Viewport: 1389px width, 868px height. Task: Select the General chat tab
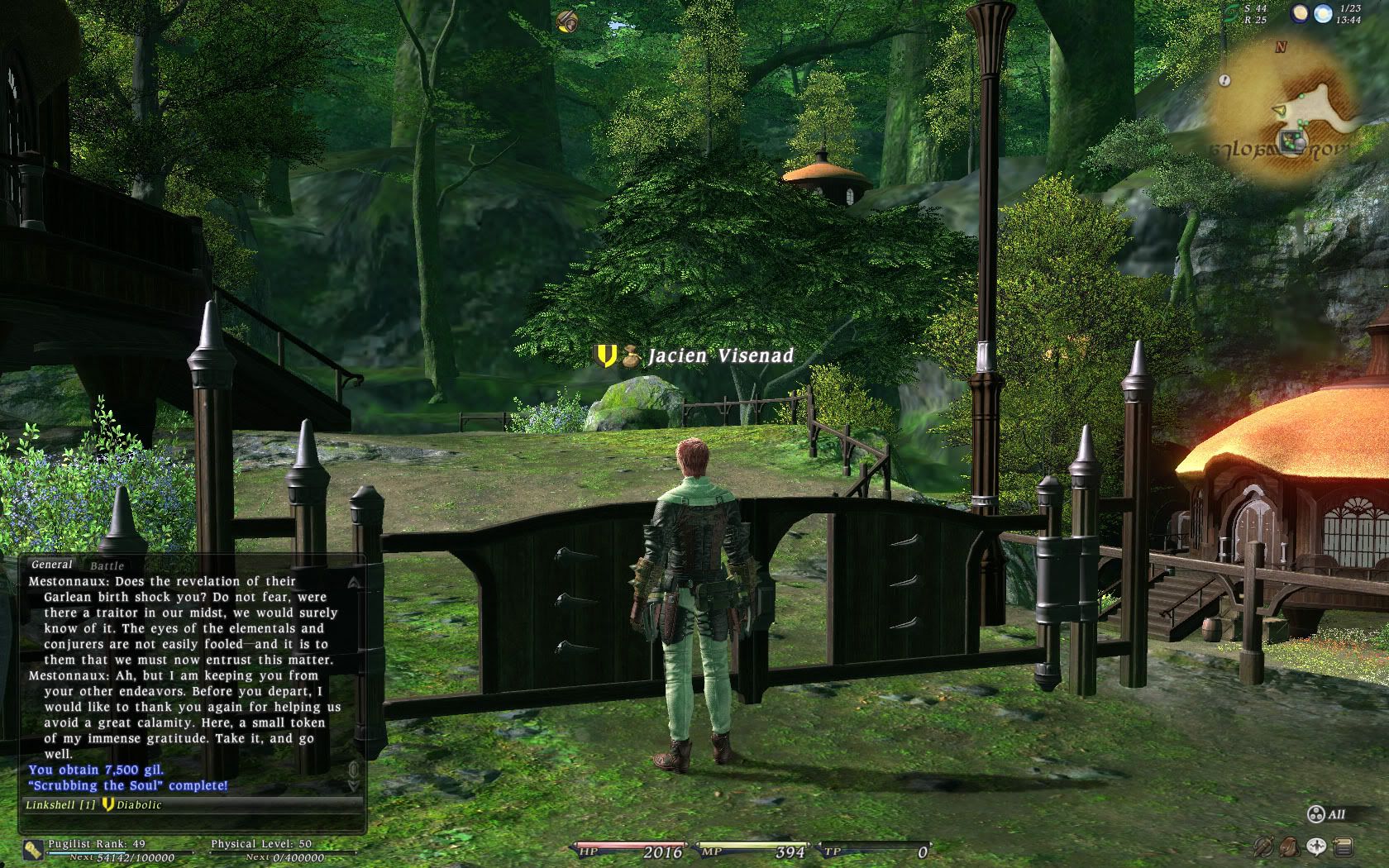(51, 565)
